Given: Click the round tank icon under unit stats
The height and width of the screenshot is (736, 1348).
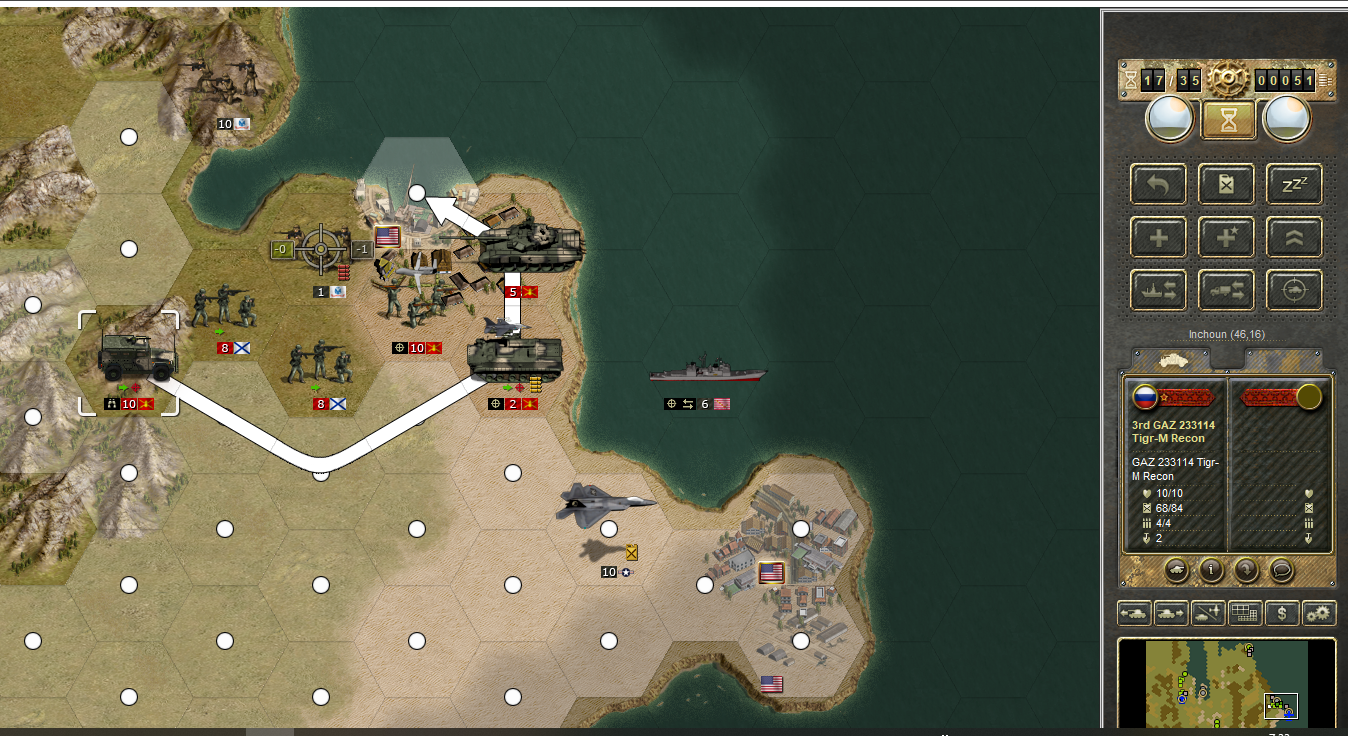Looking at the screenshot, I should (x=1177, y=570).
